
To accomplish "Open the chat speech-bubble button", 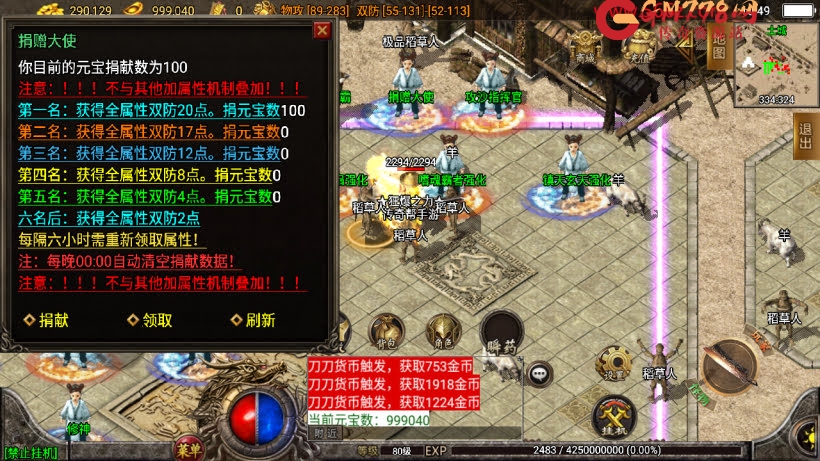I will click(540, 373).
